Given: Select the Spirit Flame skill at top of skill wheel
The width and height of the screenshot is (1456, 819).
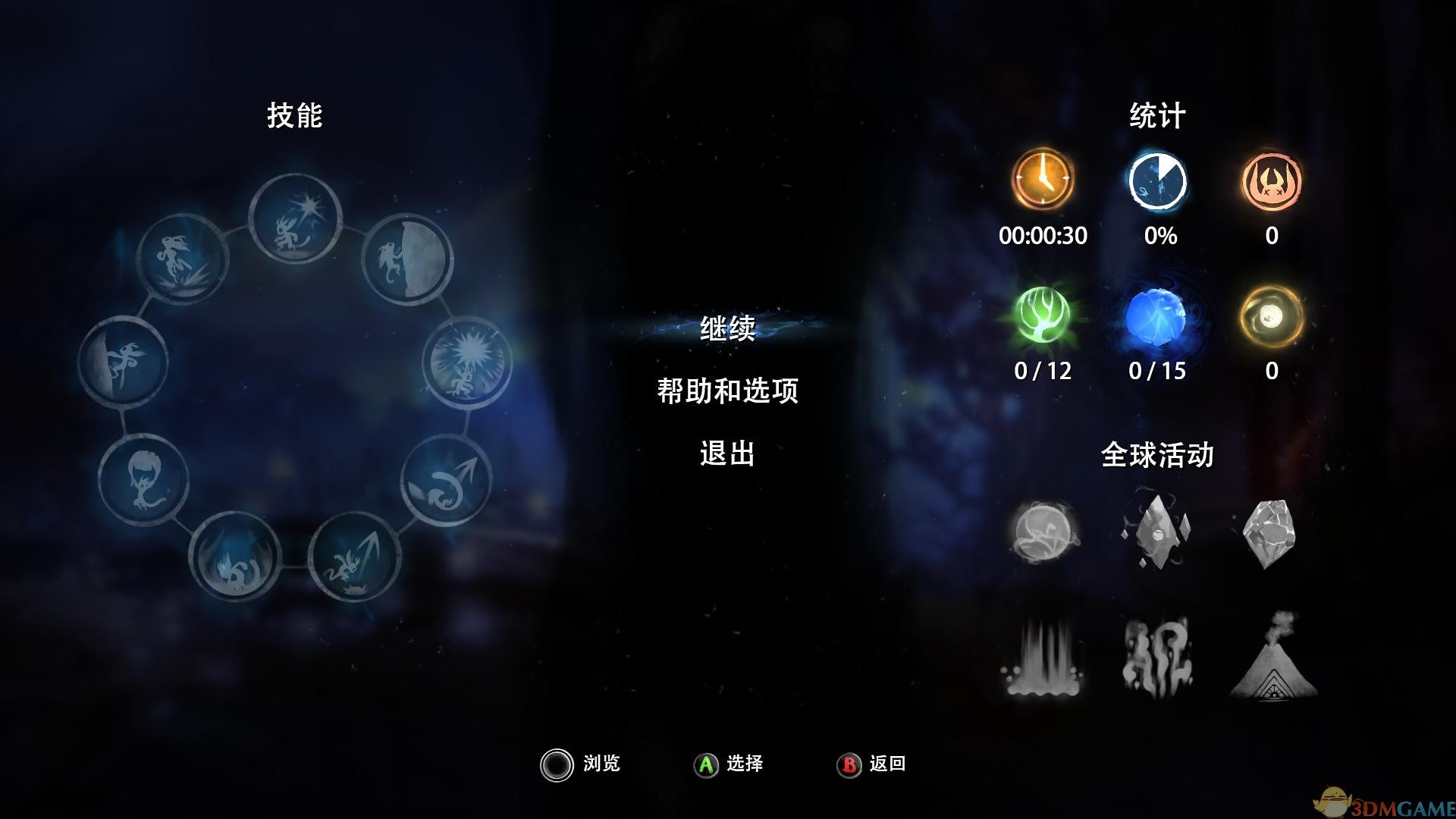Looking at the screenshot, I should point(296,216).
